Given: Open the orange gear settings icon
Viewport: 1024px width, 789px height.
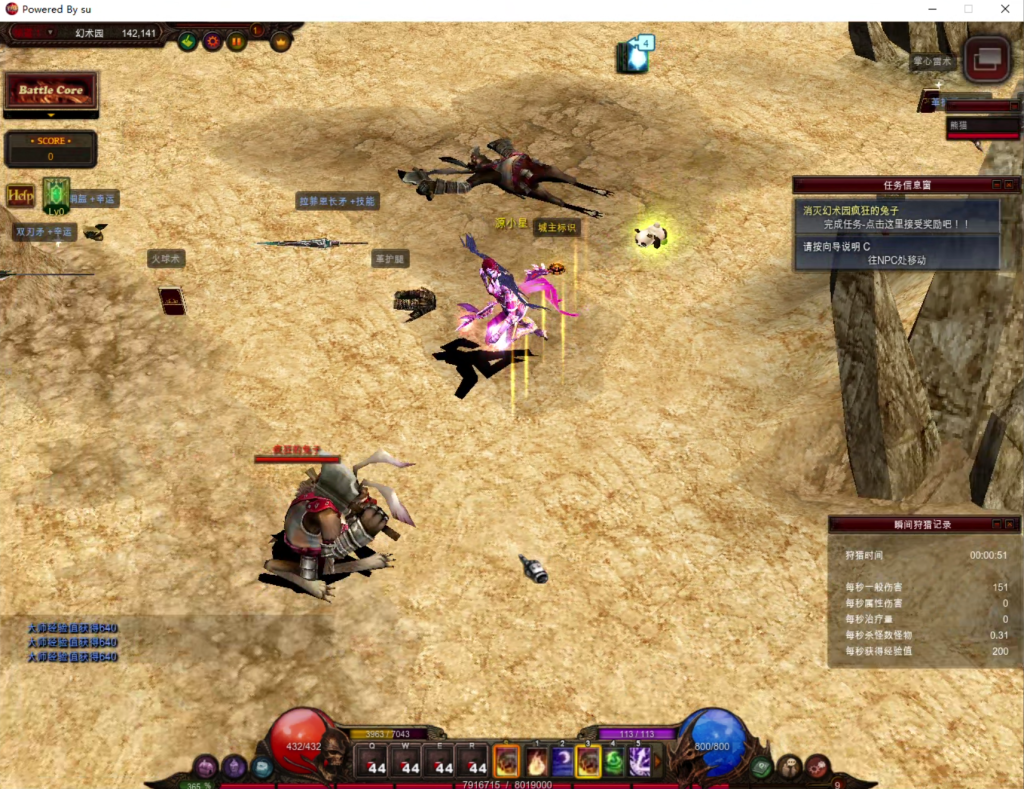Looking at the screenshot, I should click(x=212, y=41).
